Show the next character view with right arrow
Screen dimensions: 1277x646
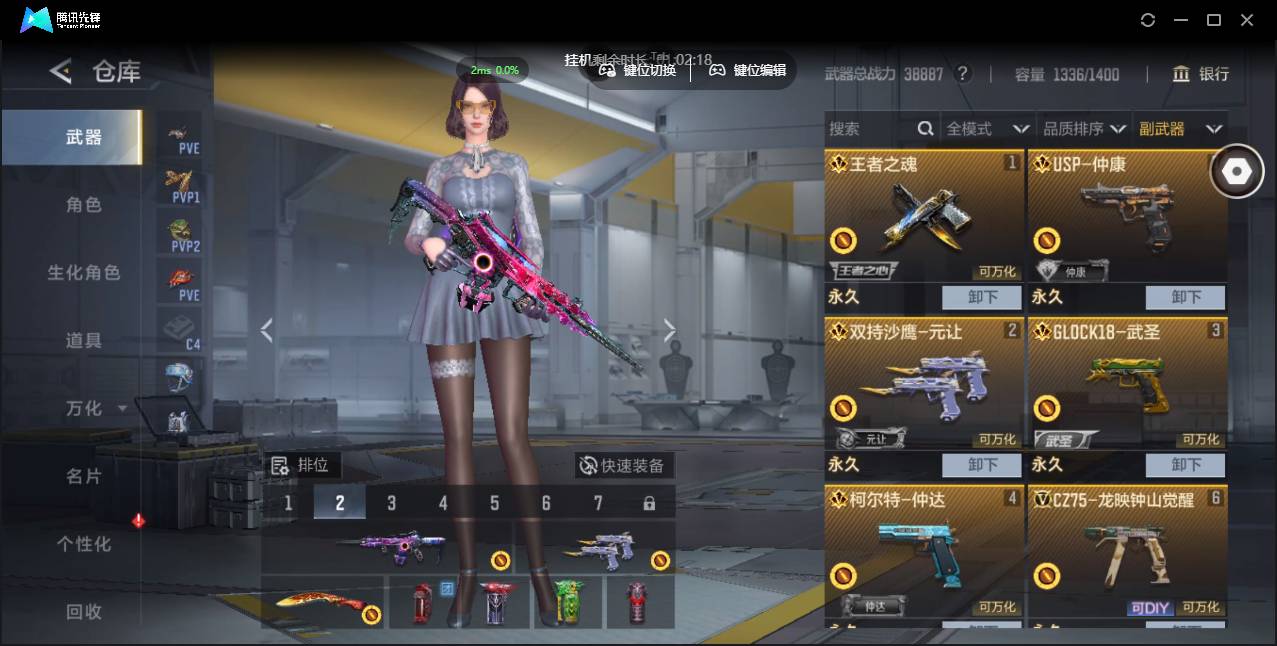pos(669,331)
